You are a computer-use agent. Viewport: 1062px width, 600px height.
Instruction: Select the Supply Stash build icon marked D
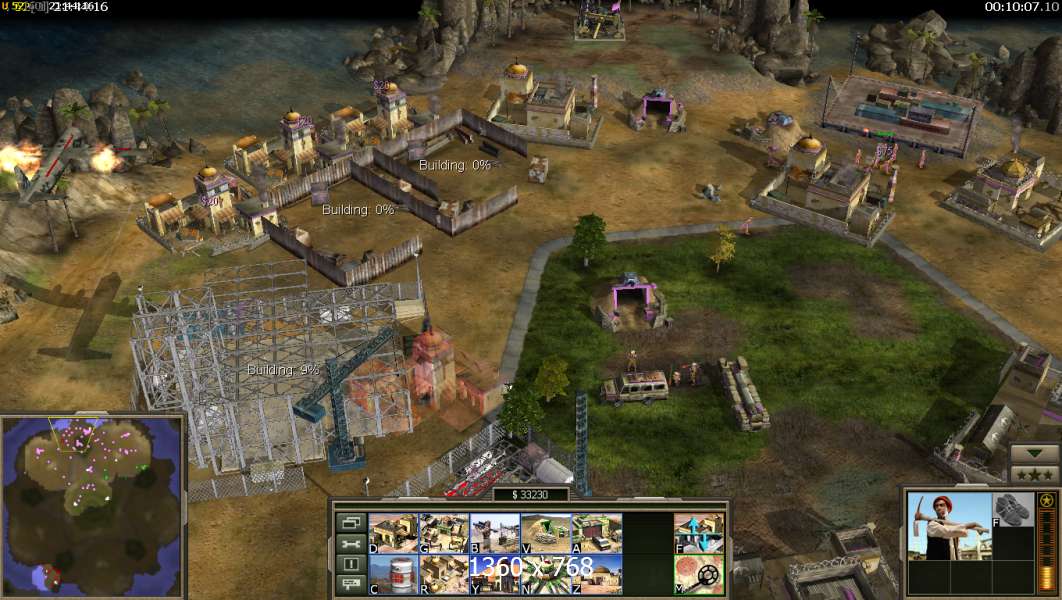394,533
